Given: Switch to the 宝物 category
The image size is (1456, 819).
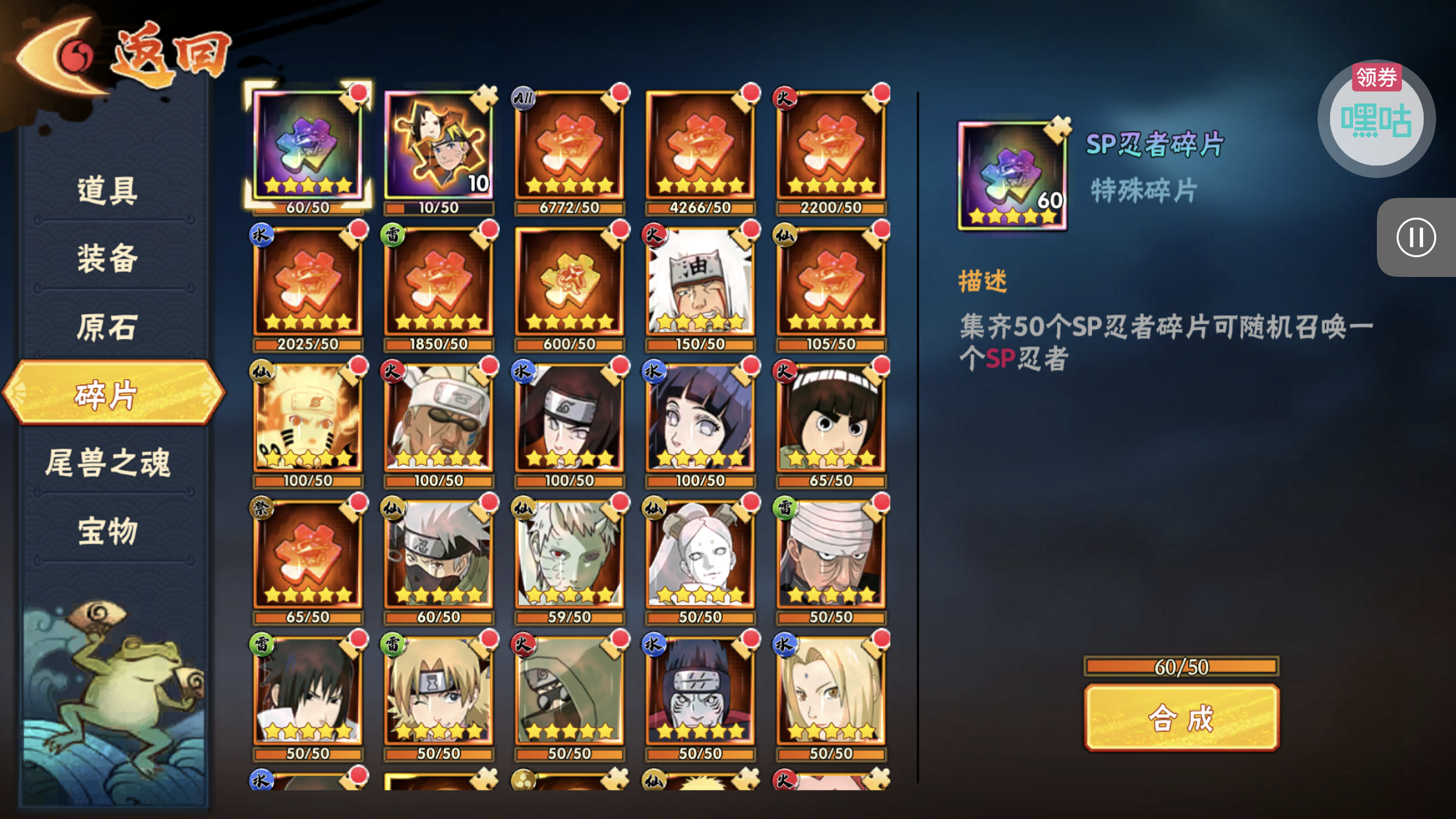Looking at the screenshot, I should coord(107,531).
